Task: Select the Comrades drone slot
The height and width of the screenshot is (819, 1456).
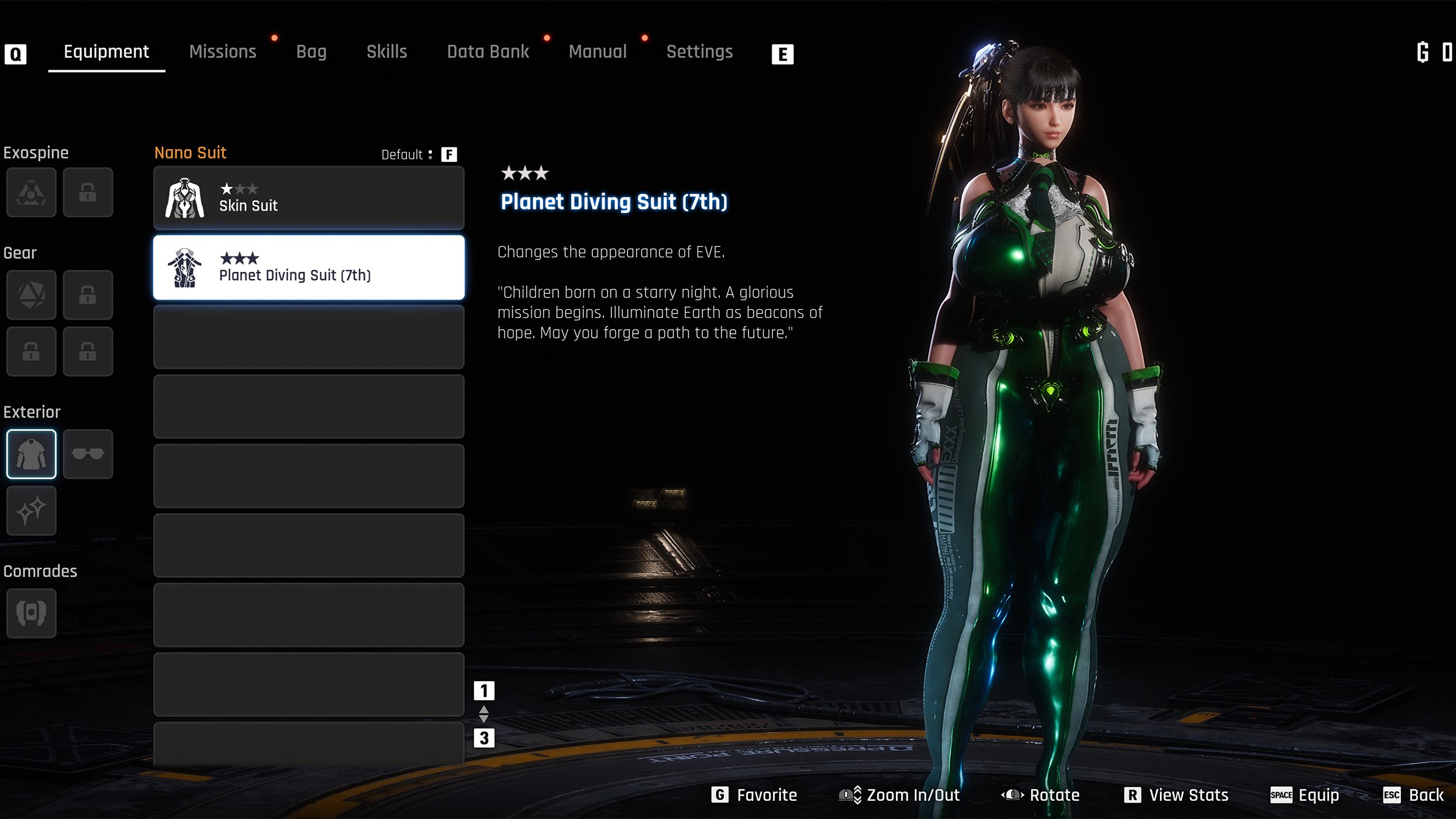Action: pyautogui.click(x=32, y=613)
